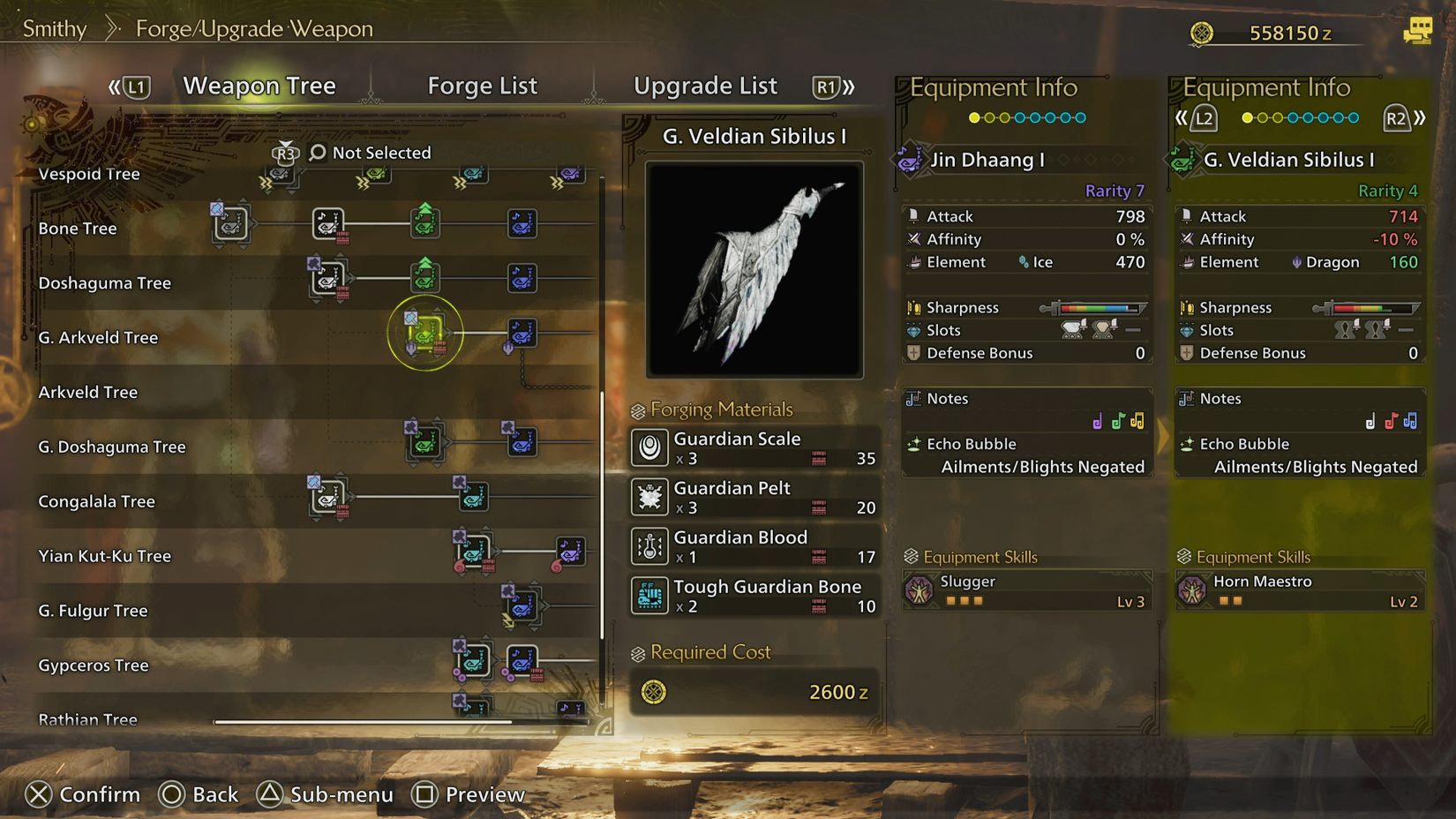
Task: Click the Horn Maestro skill emblem
Action: click(1193, 590)
